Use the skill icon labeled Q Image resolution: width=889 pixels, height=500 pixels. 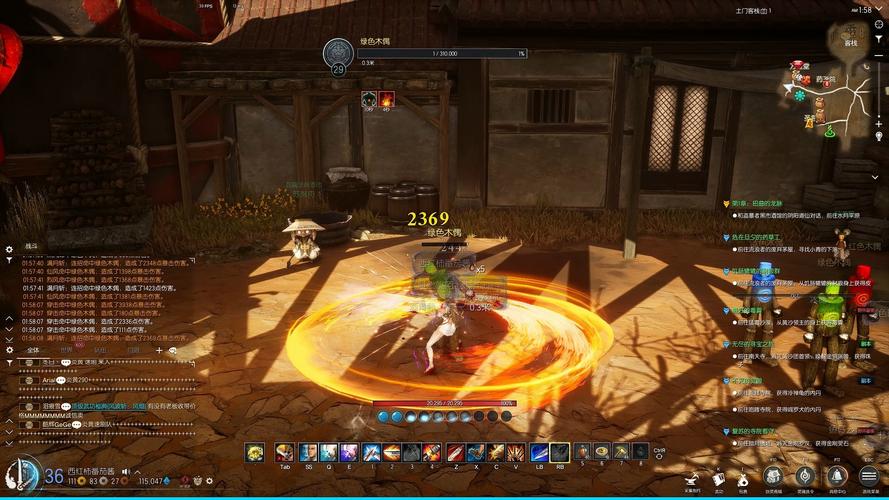tap(328, 453)
